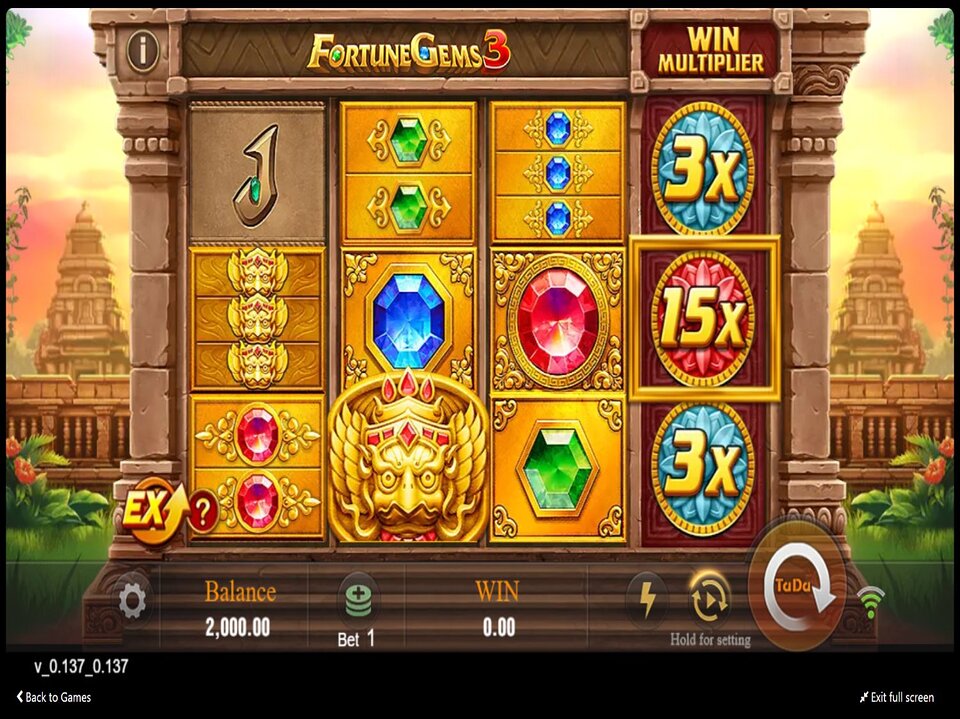Exit full screen mode
This screenshot has height=719, width=960.
896,697
